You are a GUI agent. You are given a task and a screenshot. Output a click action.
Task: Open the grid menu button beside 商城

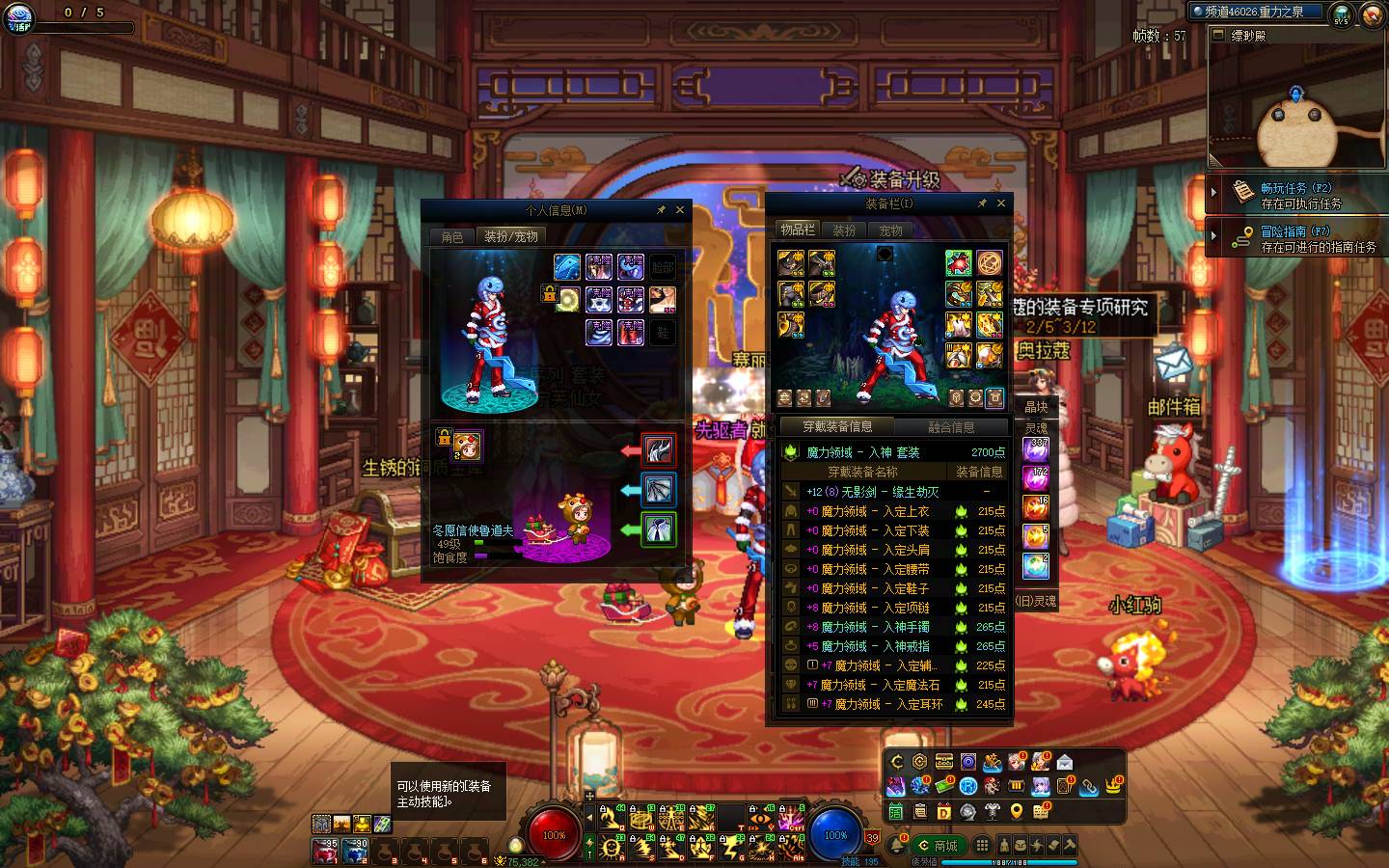tap(982, 846)
